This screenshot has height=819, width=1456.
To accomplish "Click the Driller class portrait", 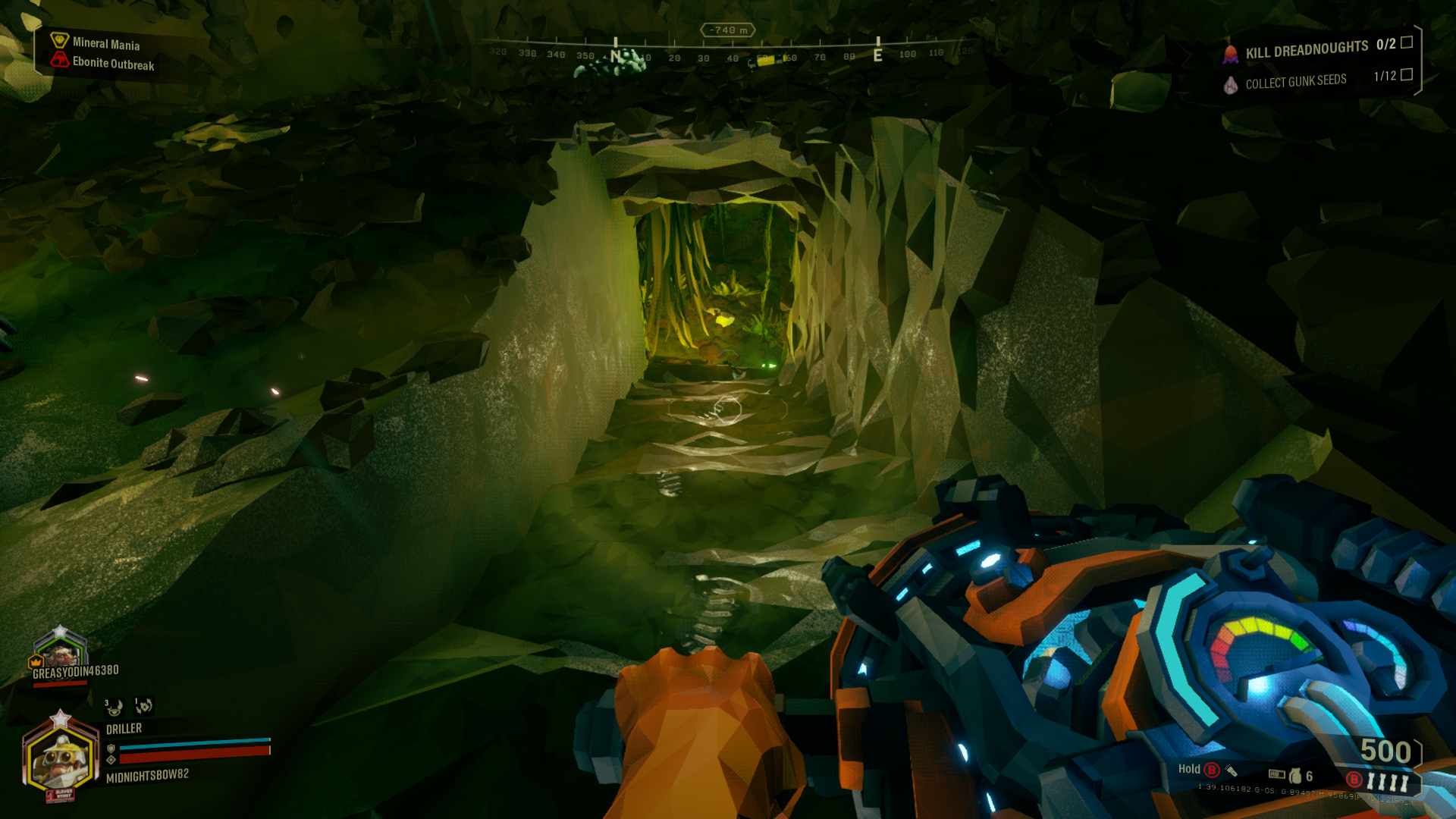I will [x=61, y=757].
